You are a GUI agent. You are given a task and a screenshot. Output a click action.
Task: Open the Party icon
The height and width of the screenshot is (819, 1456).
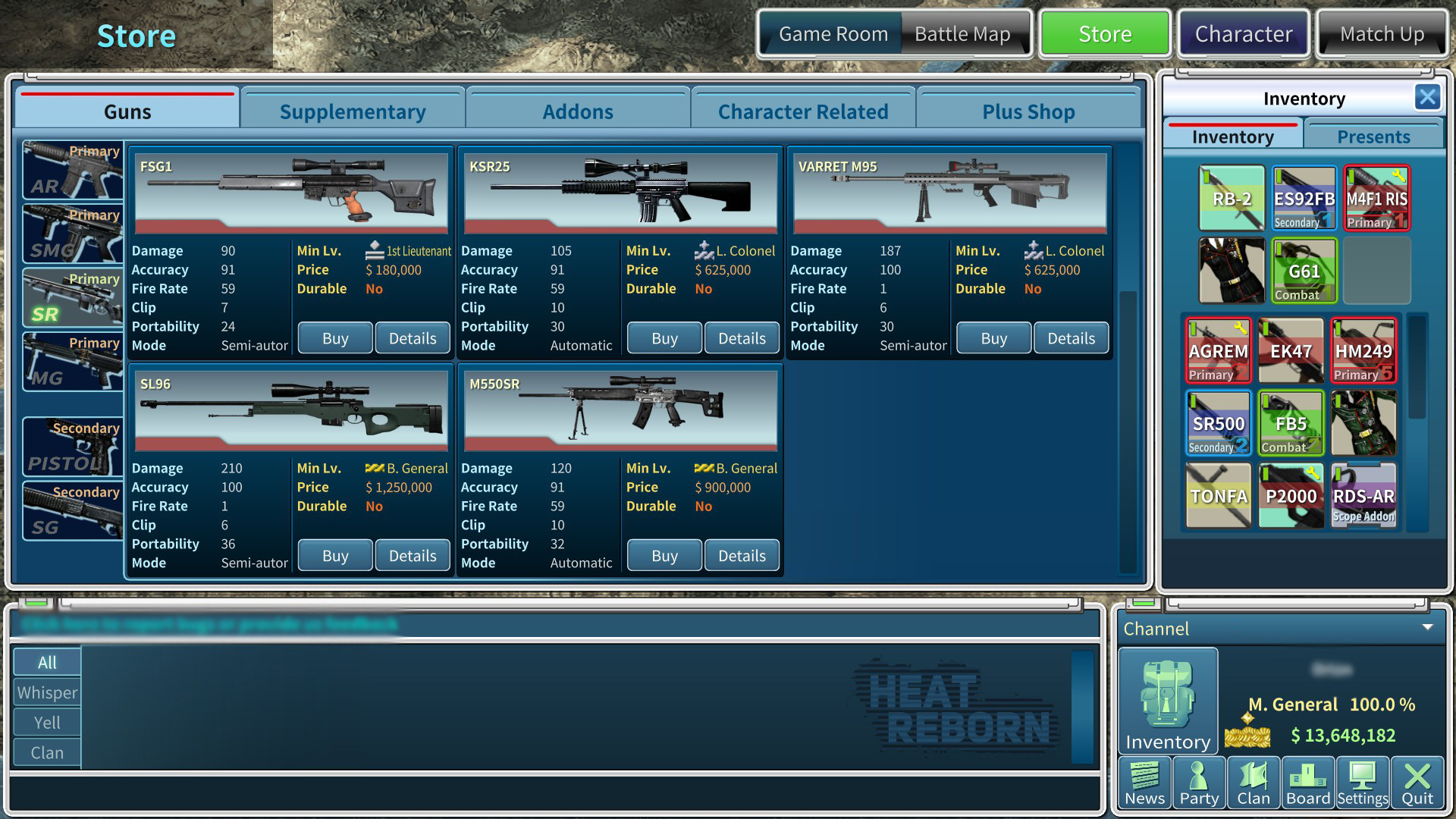pos(1200,781)
